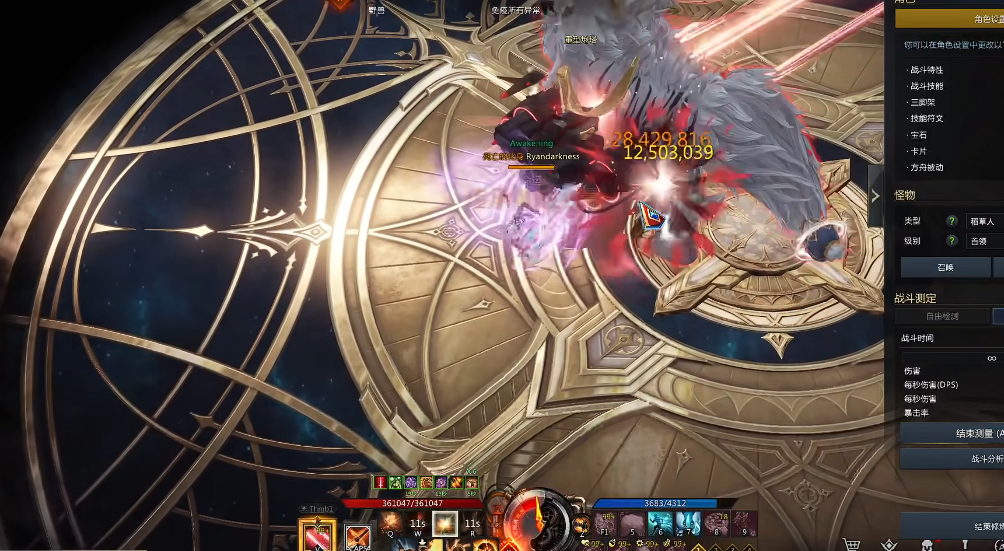Open the monster level dropdown showing 首领
The width and height of the screenshot is (1004, 551).
984,241
